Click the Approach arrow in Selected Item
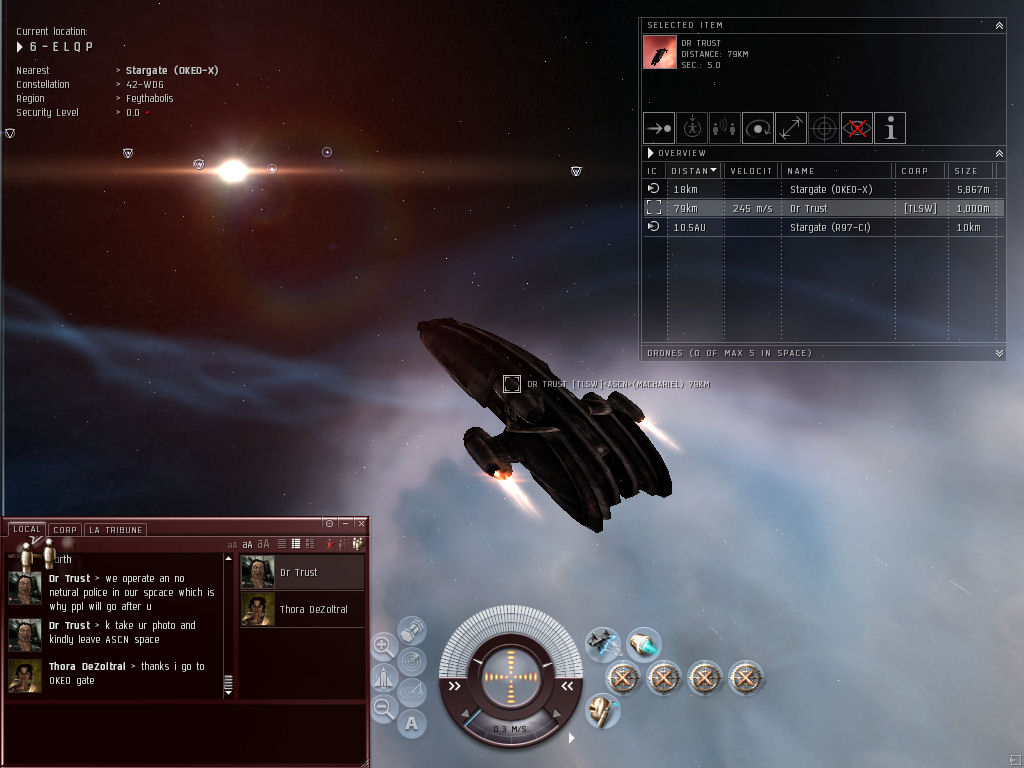 (x=657, y=128)
